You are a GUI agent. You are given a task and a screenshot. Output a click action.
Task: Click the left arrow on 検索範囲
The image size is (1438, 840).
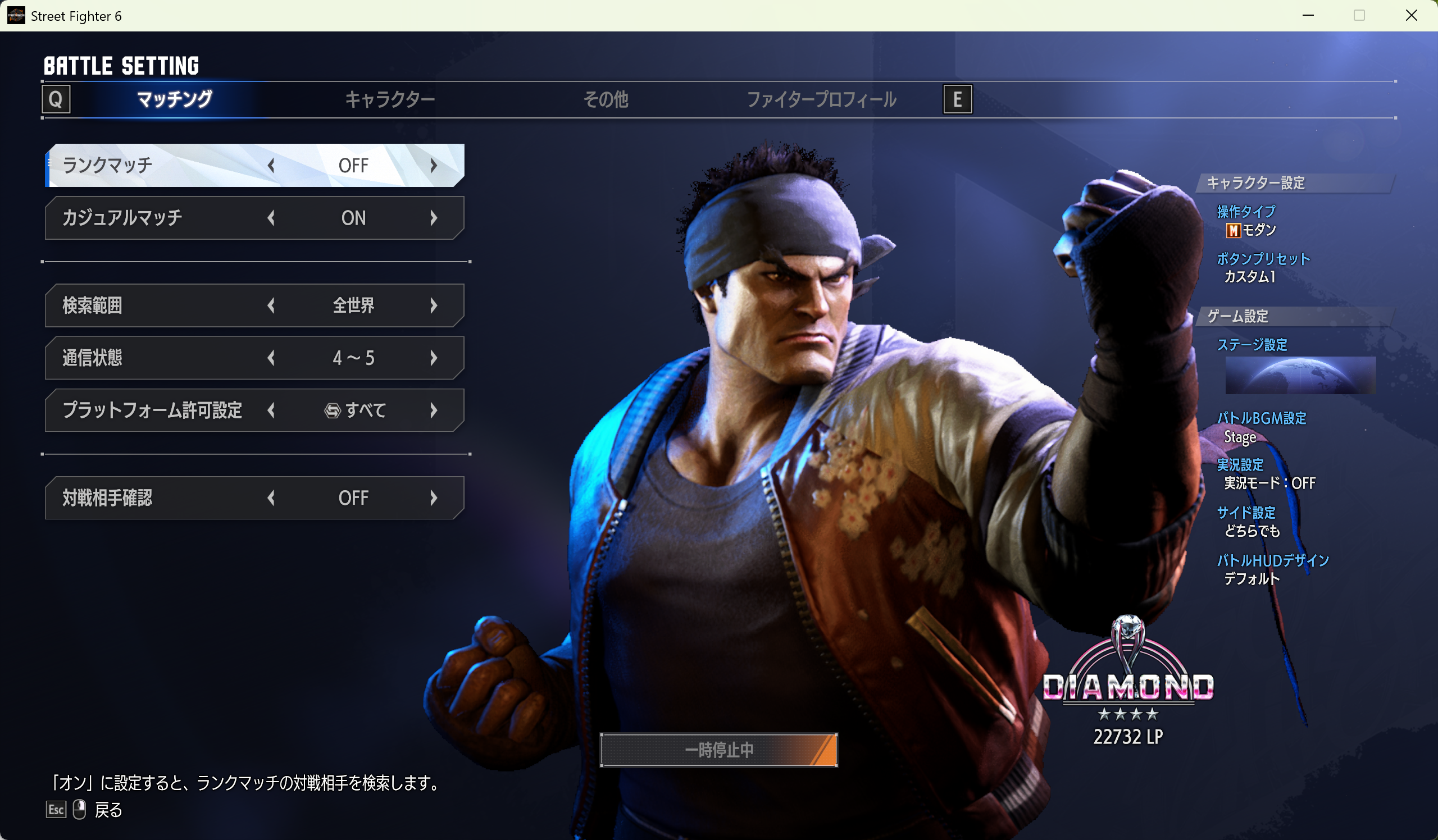271,305
